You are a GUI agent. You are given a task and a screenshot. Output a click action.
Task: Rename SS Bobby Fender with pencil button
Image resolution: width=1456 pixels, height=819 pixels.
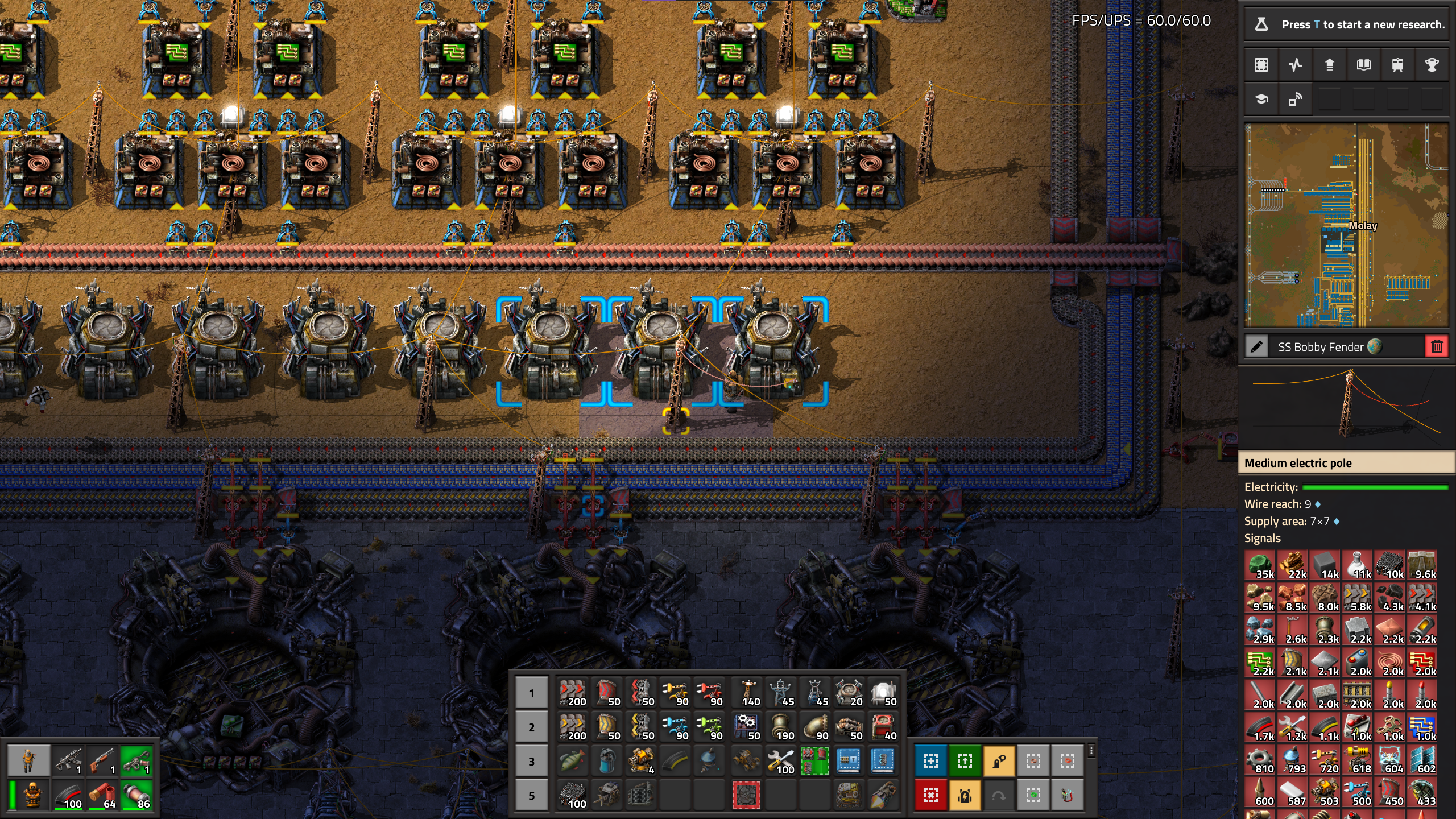[x=1256, y=346]
